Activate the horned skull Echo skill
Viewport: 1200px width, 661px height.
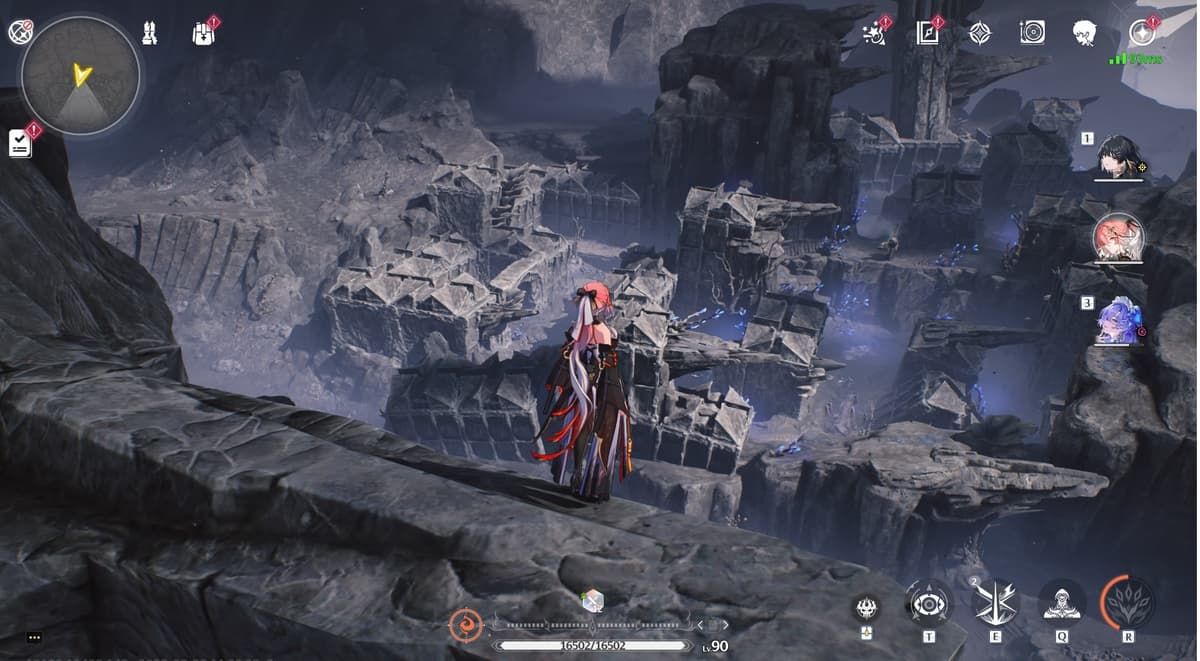(866, 608)
